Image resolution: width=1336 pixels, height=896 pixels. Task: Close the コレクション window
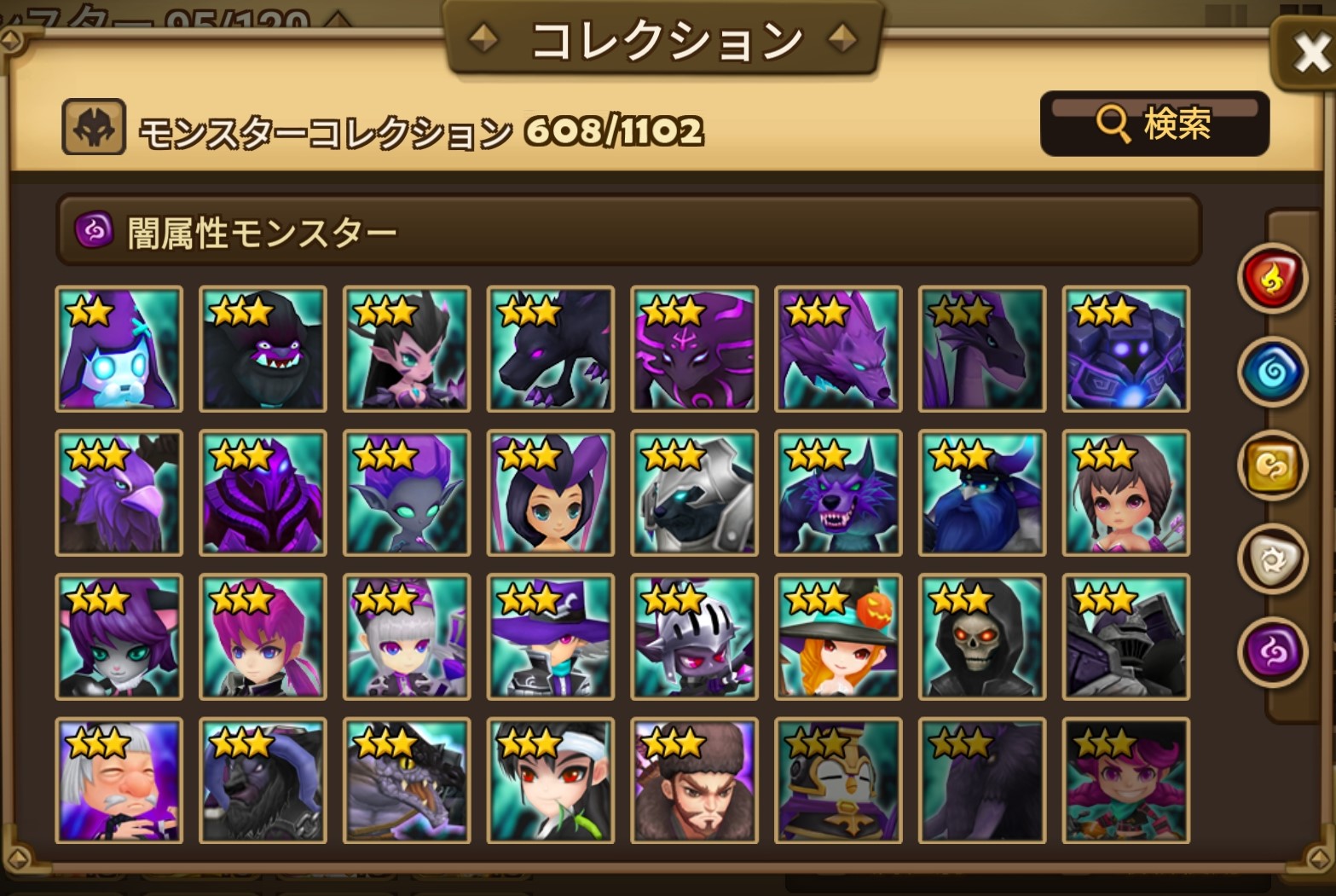click(1310, 50)
